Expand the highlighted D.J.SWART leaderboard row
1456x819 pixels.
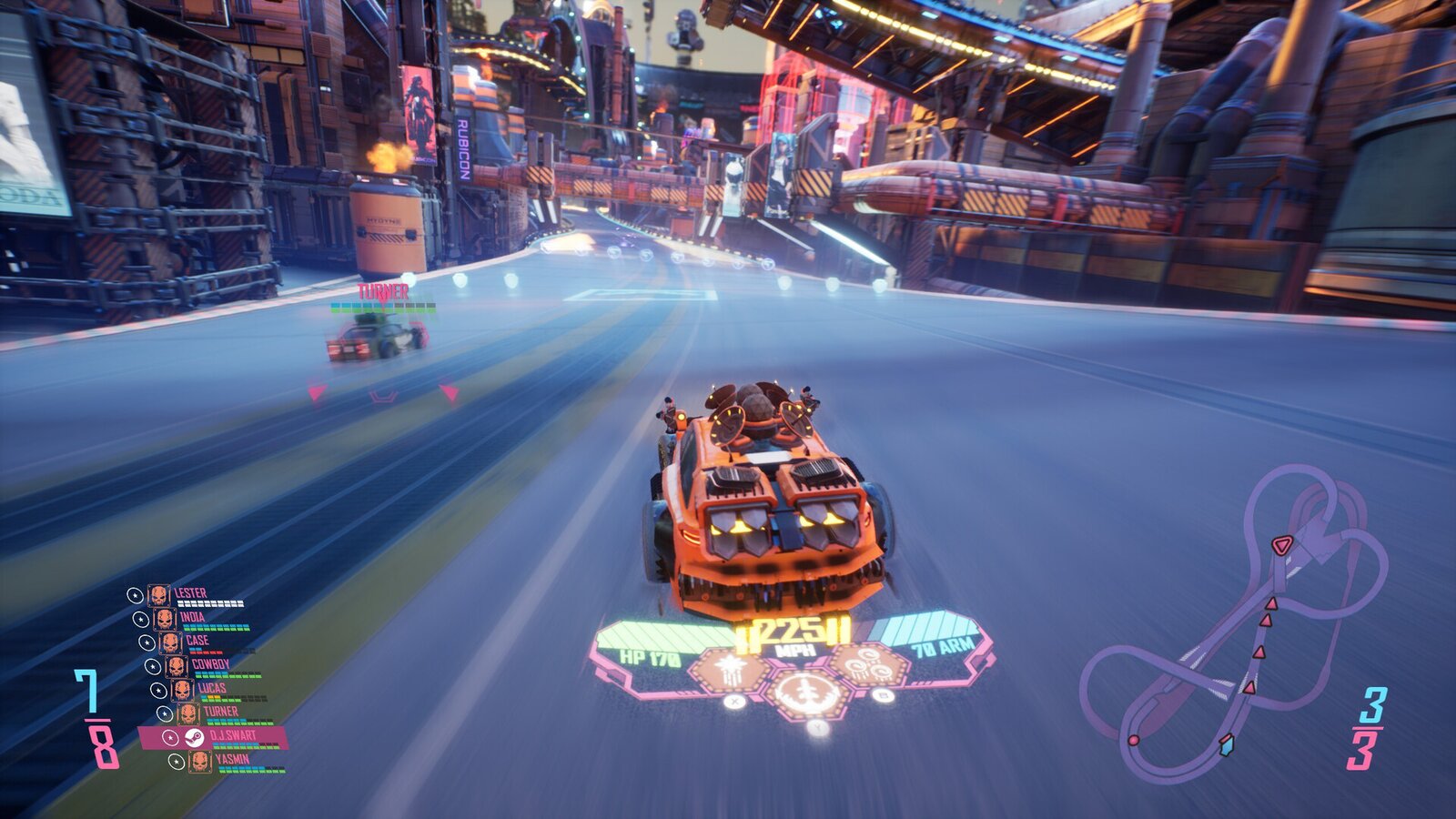232,735
